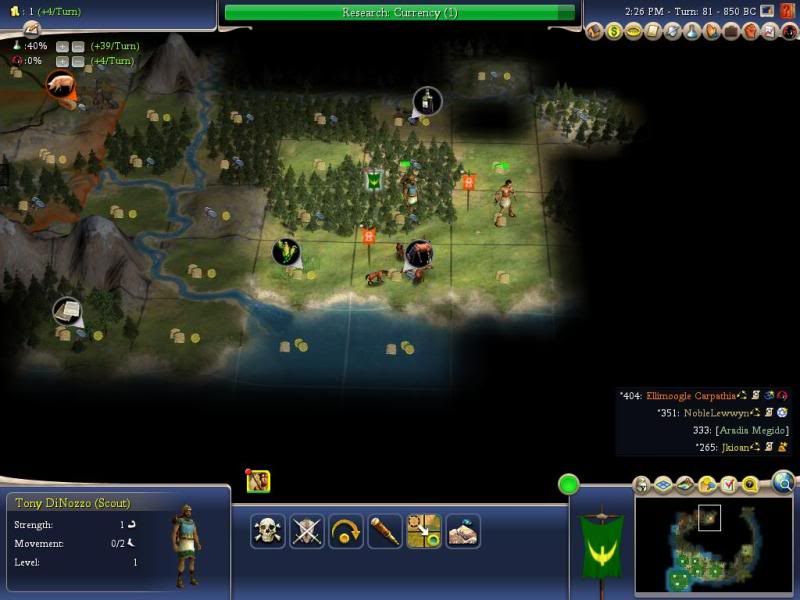The image size is (800, 600).
Task: Increase the science rate with the plus button
Action: click(62, 46)
